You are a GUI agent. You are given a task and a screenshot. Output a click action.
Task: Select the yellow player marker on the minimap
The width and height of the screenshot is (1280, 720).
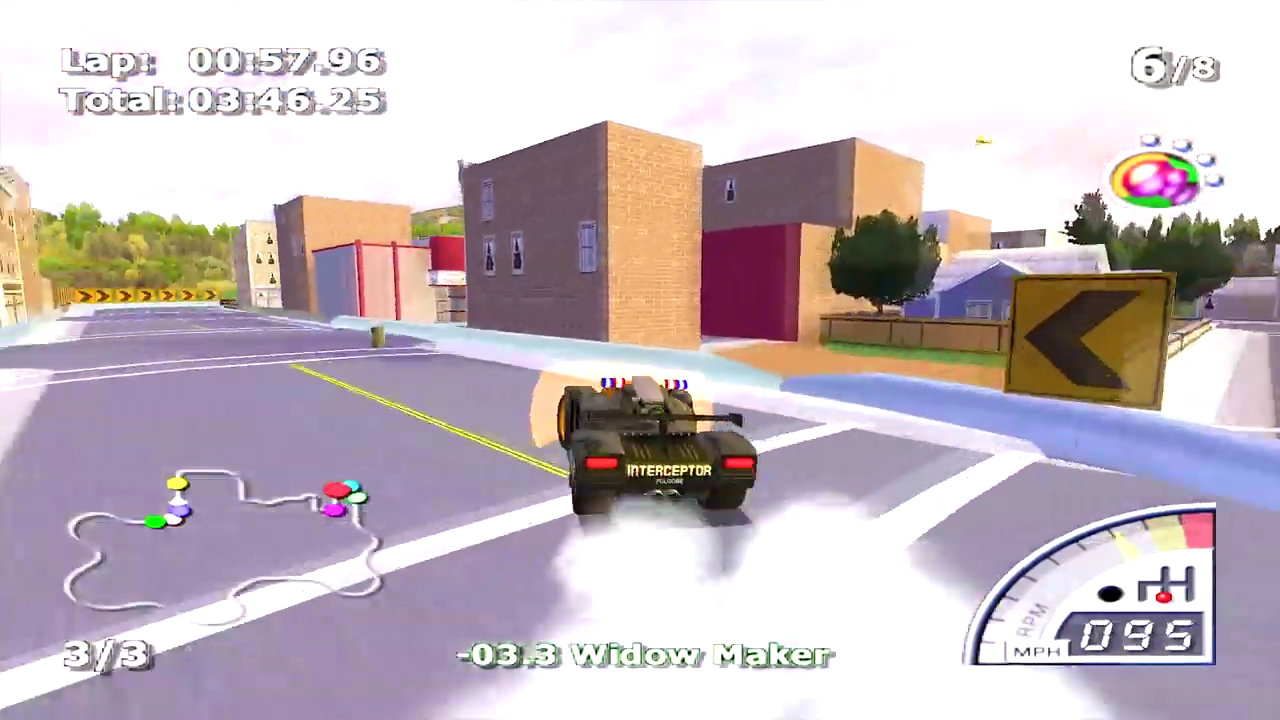177,483
